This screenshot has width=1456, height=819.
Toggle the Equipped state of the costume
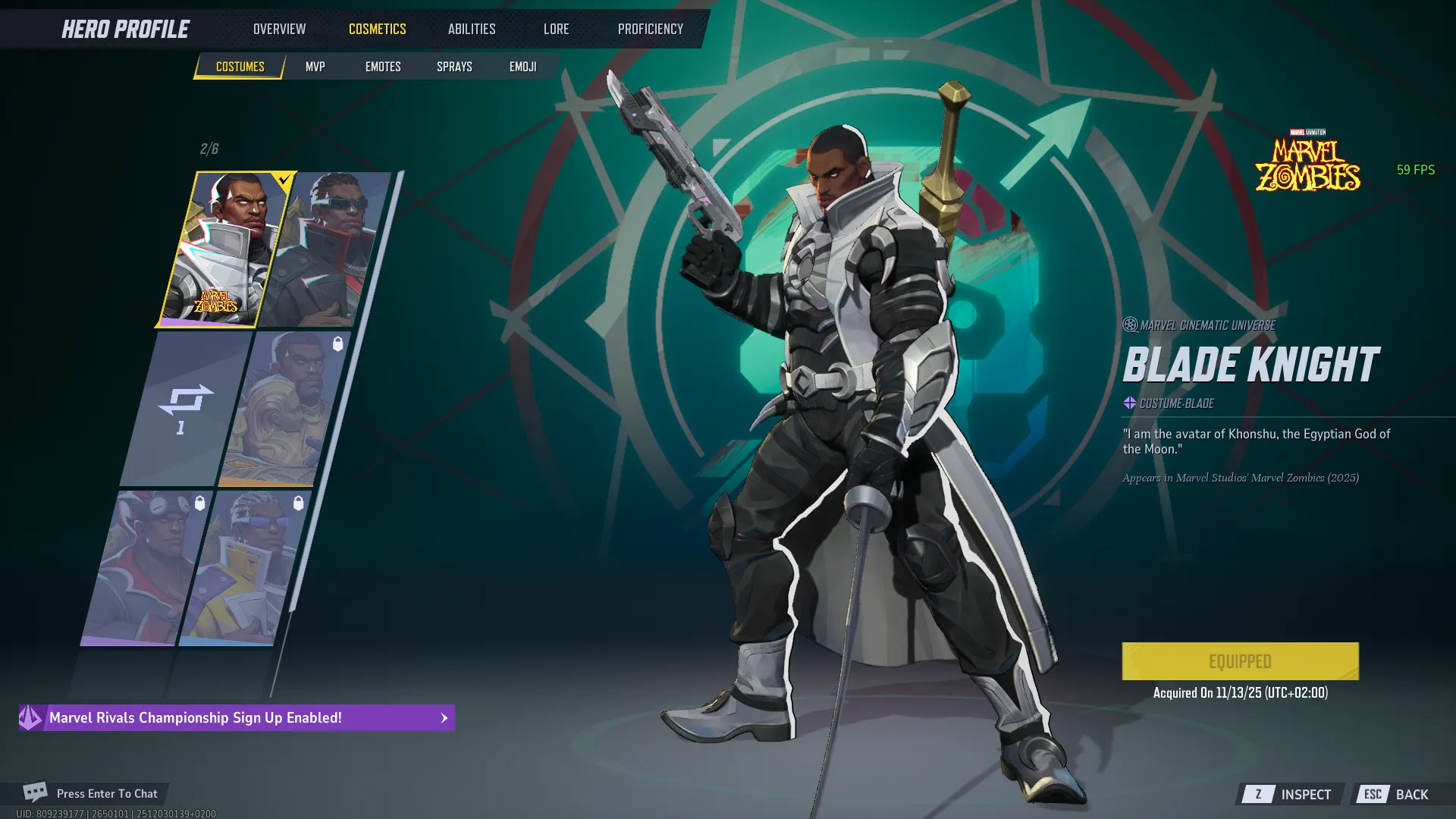pos(1241,661)
